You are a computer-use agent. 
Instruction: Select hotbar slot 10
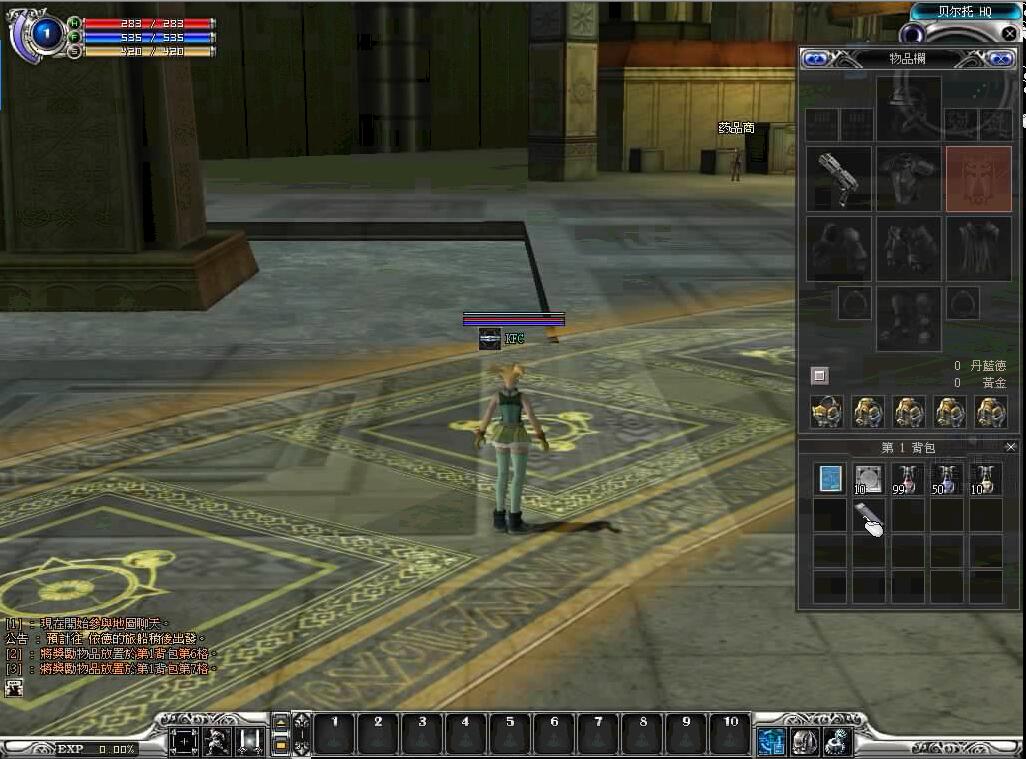(730, 735)
